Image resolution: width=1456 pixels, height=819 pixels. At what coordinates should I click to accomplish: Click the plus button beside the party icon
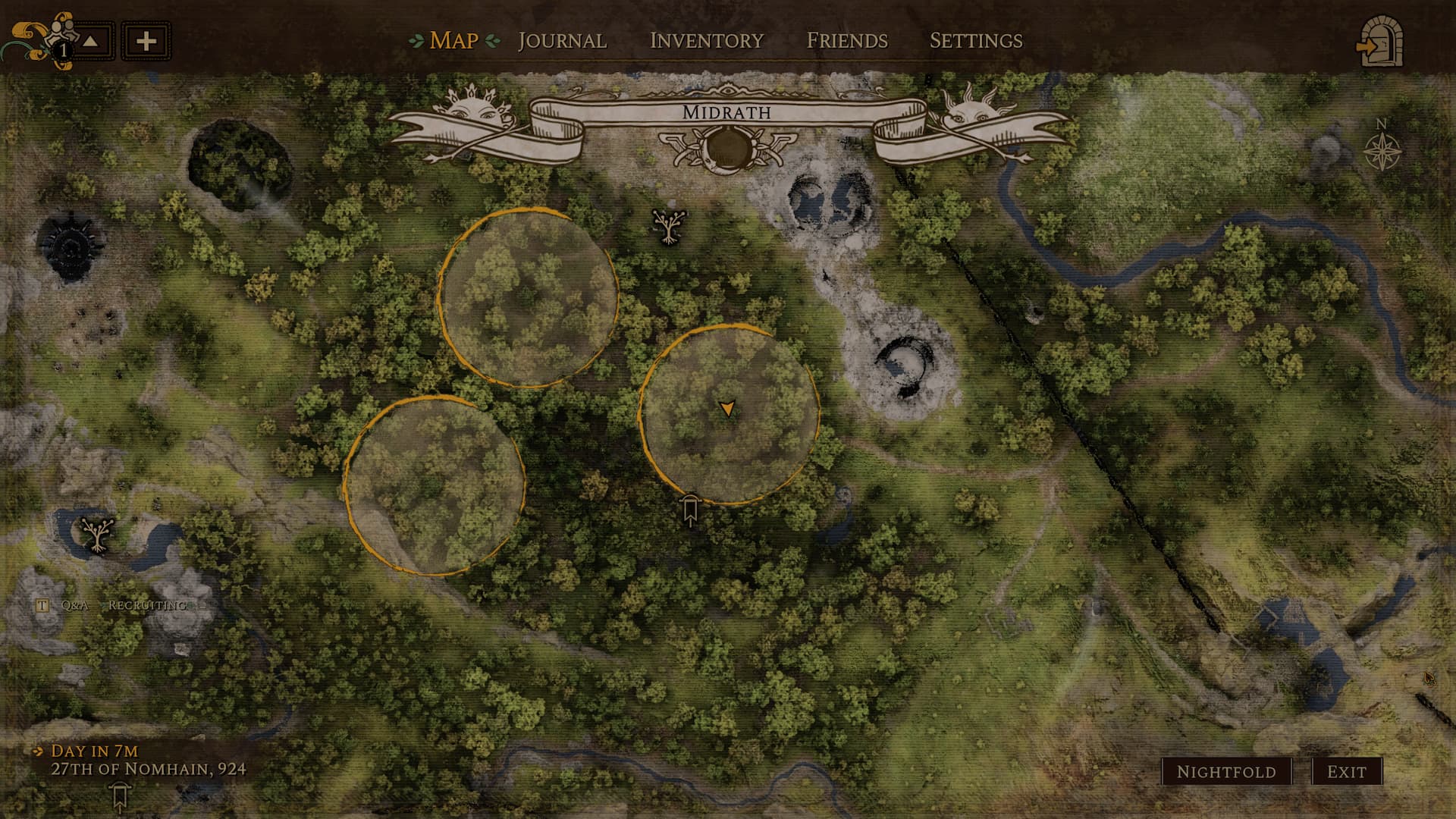(x=146, y=41)
